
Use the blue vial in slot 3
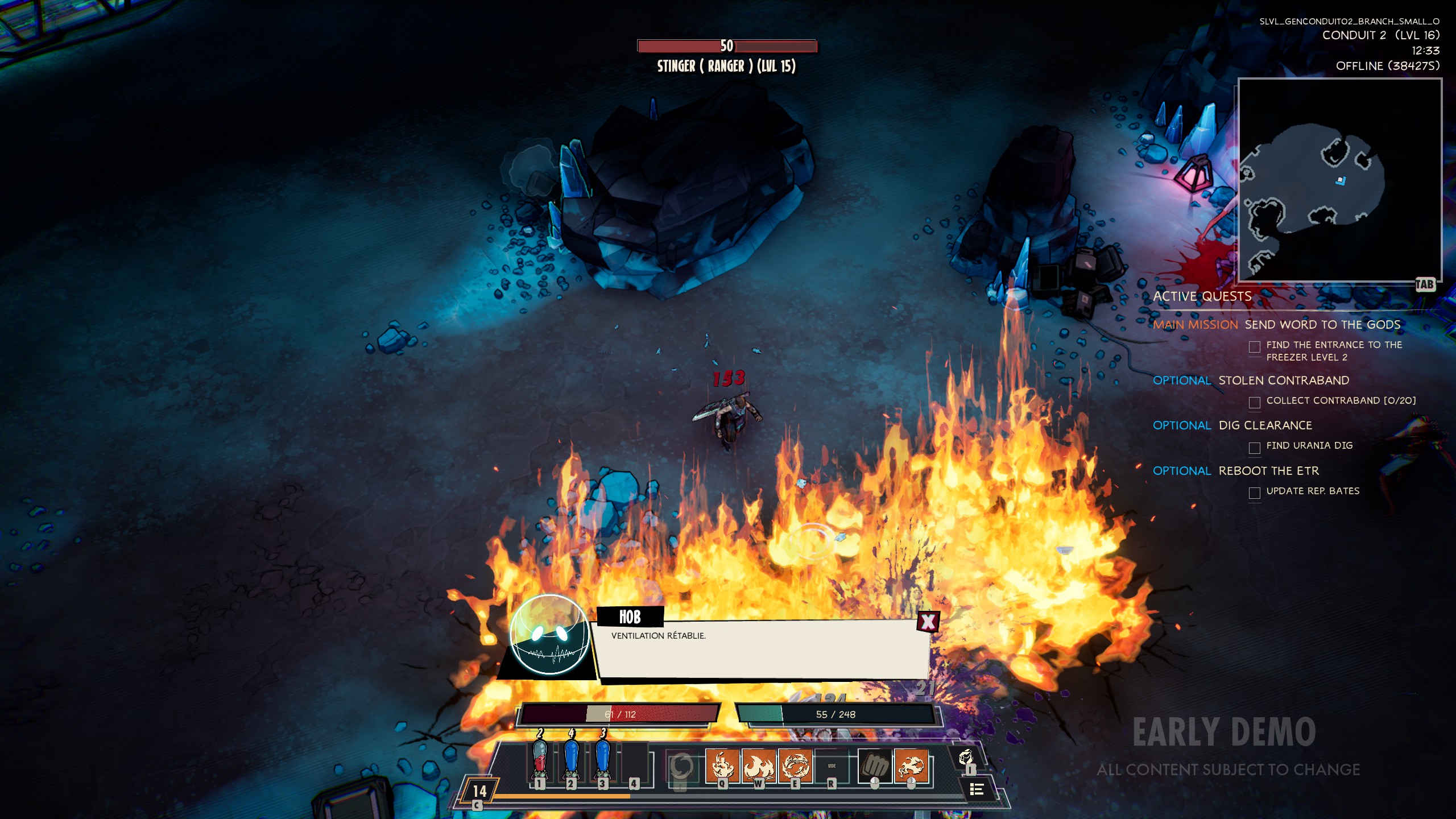coord(603,760)
